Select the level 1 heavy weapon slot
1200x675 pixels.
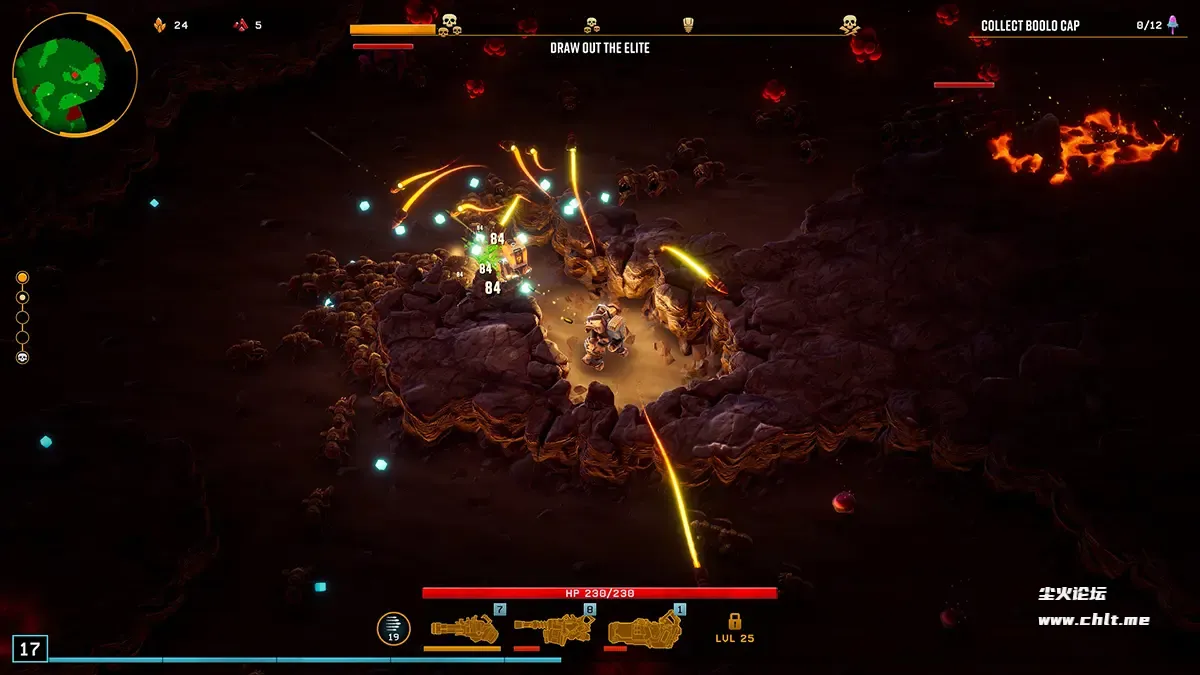click(x=646, y=629)
